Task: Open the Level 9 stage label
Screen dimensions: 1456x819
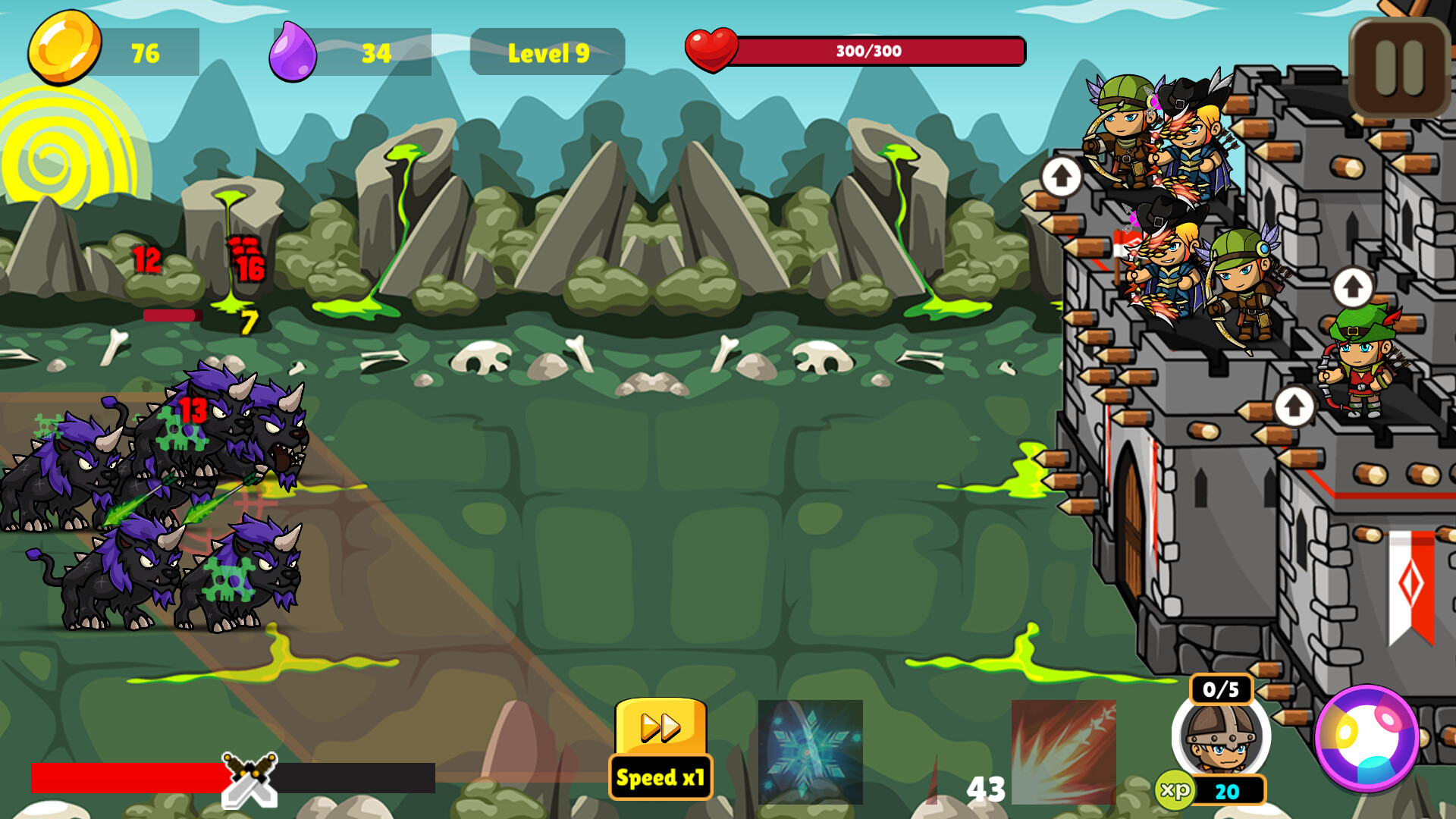Action: pos(548,51)
